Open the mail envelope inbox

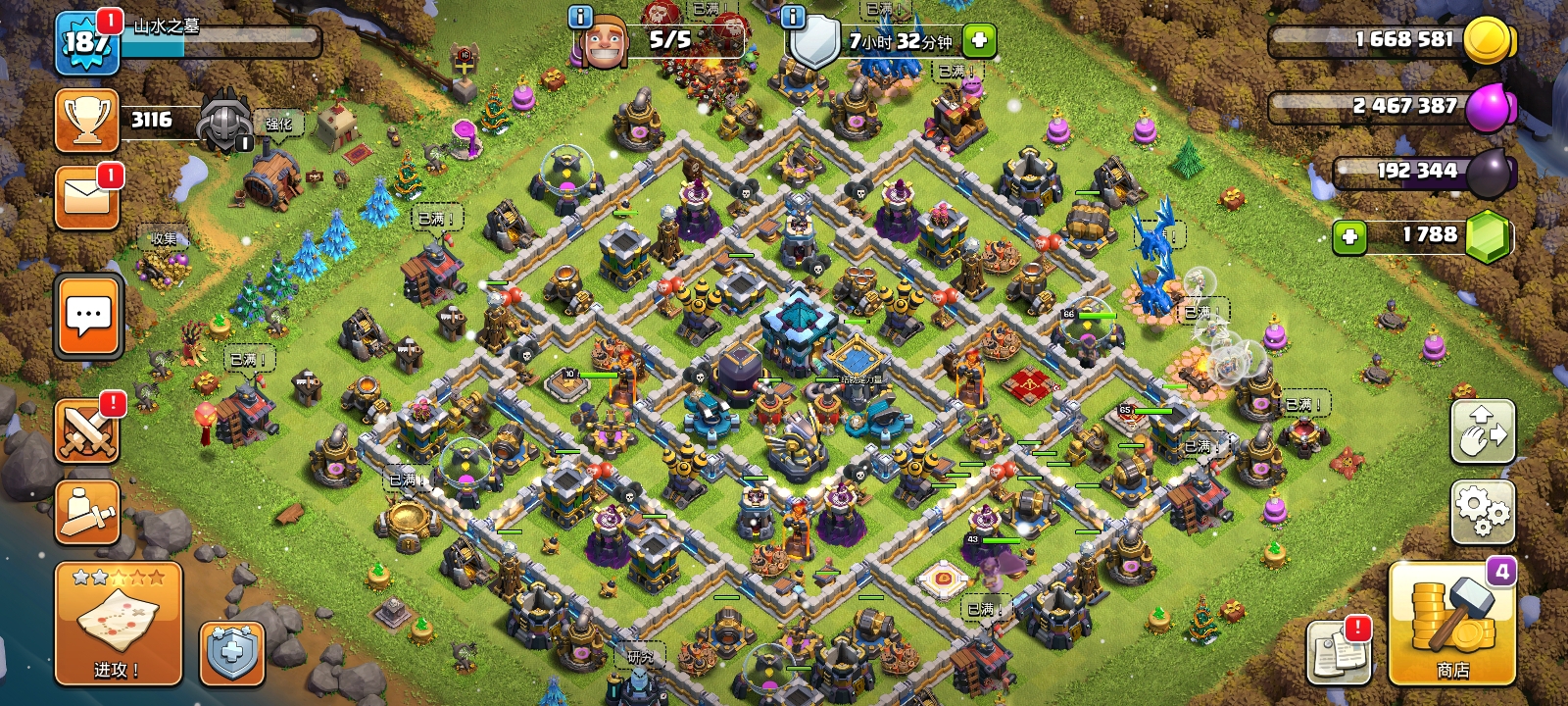point(87,197)
